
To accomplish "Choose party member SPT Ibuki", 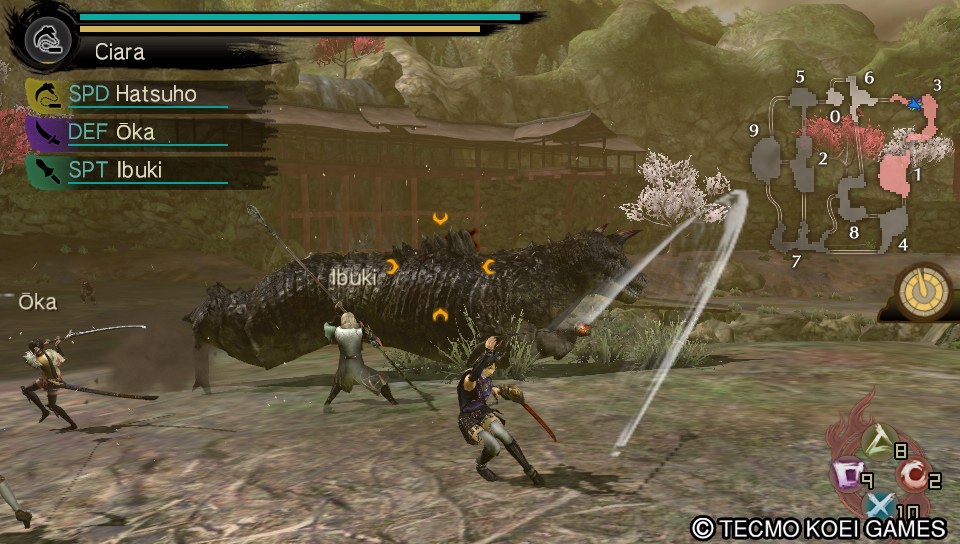I will pos(115,170).
